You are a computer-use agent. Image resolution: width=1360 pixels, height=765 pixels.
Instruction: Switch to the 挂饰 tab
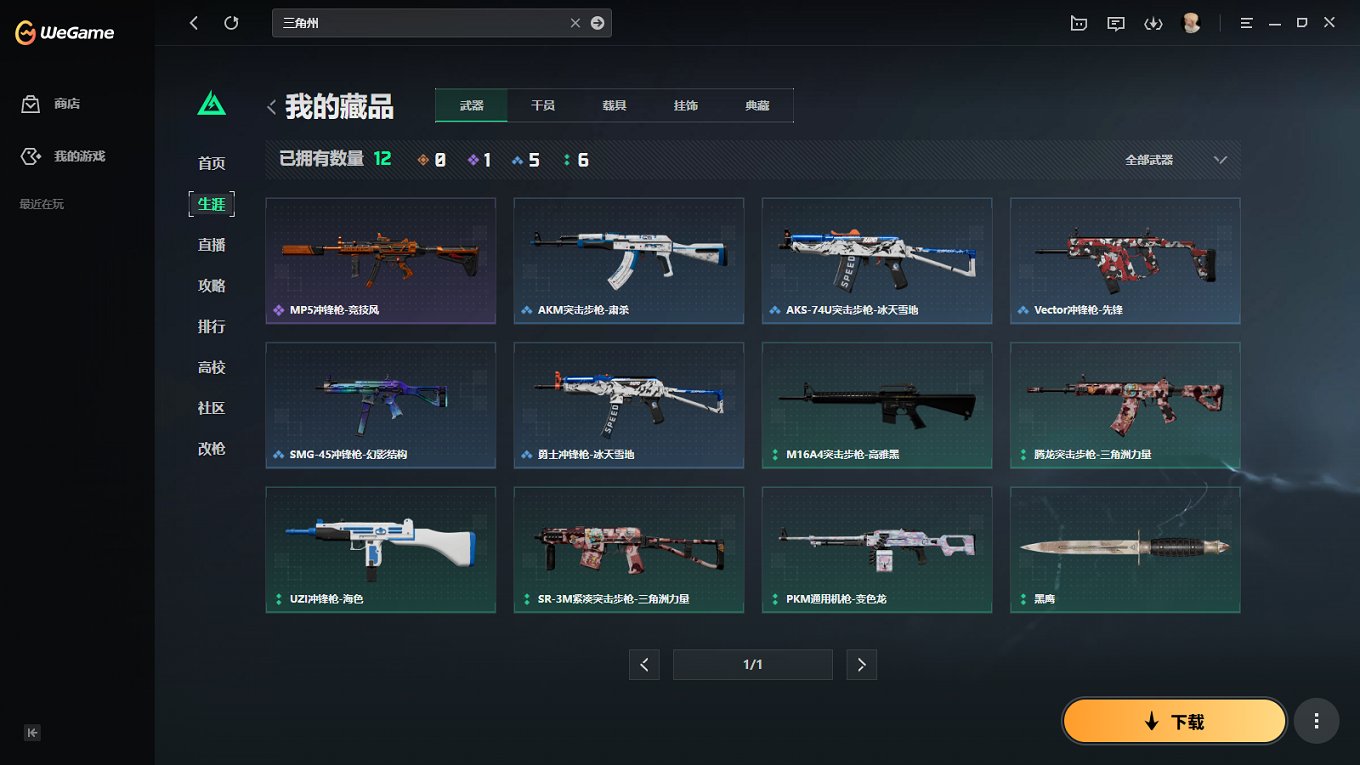[685, 104]
